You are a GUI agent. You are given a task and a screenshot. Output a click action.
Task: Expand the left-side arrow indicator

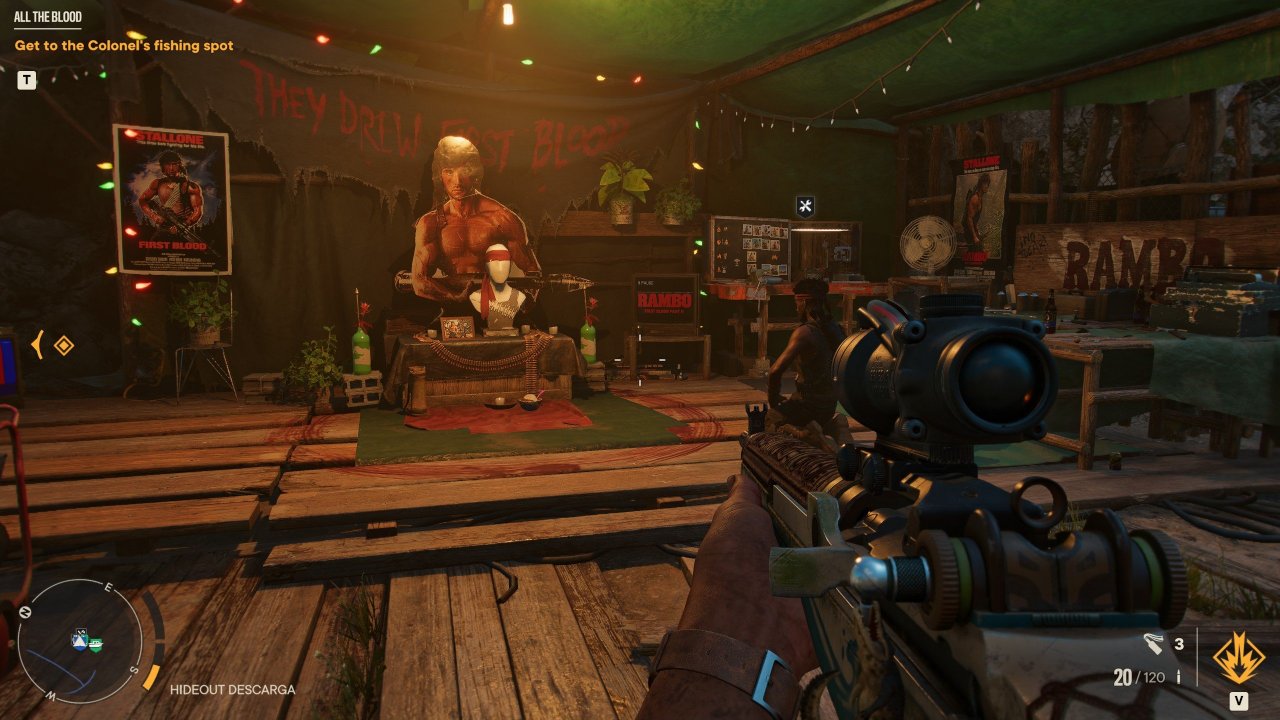37,344
